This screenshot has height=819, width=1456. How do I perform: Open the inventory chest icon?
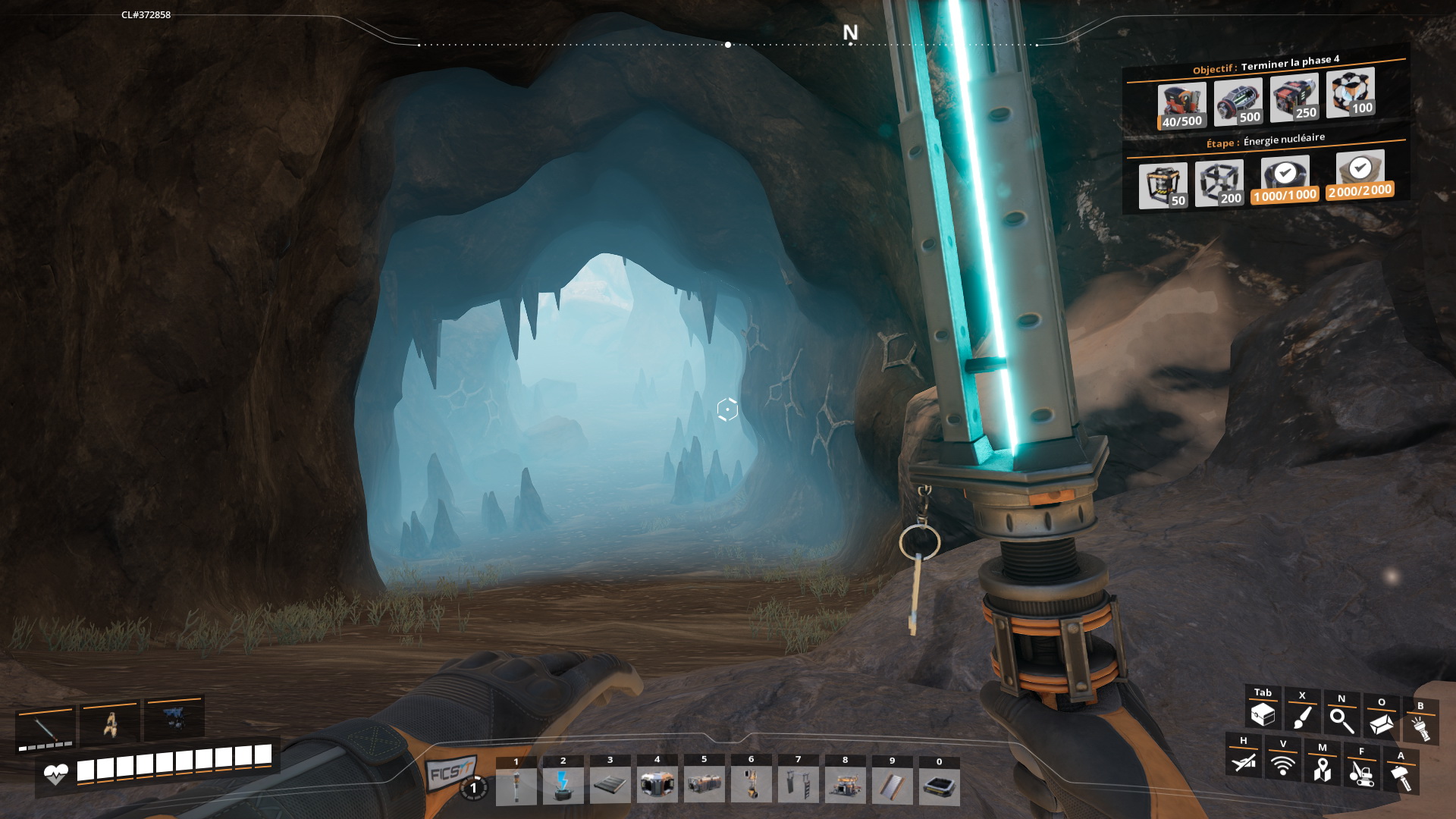click(x=1263, y=714)
